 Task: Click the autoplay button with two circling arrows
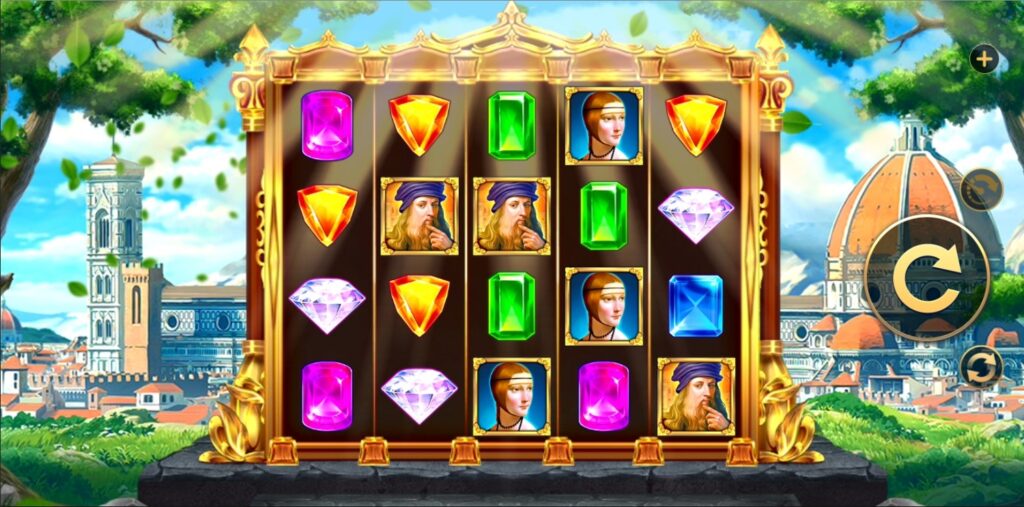(981, 366)
